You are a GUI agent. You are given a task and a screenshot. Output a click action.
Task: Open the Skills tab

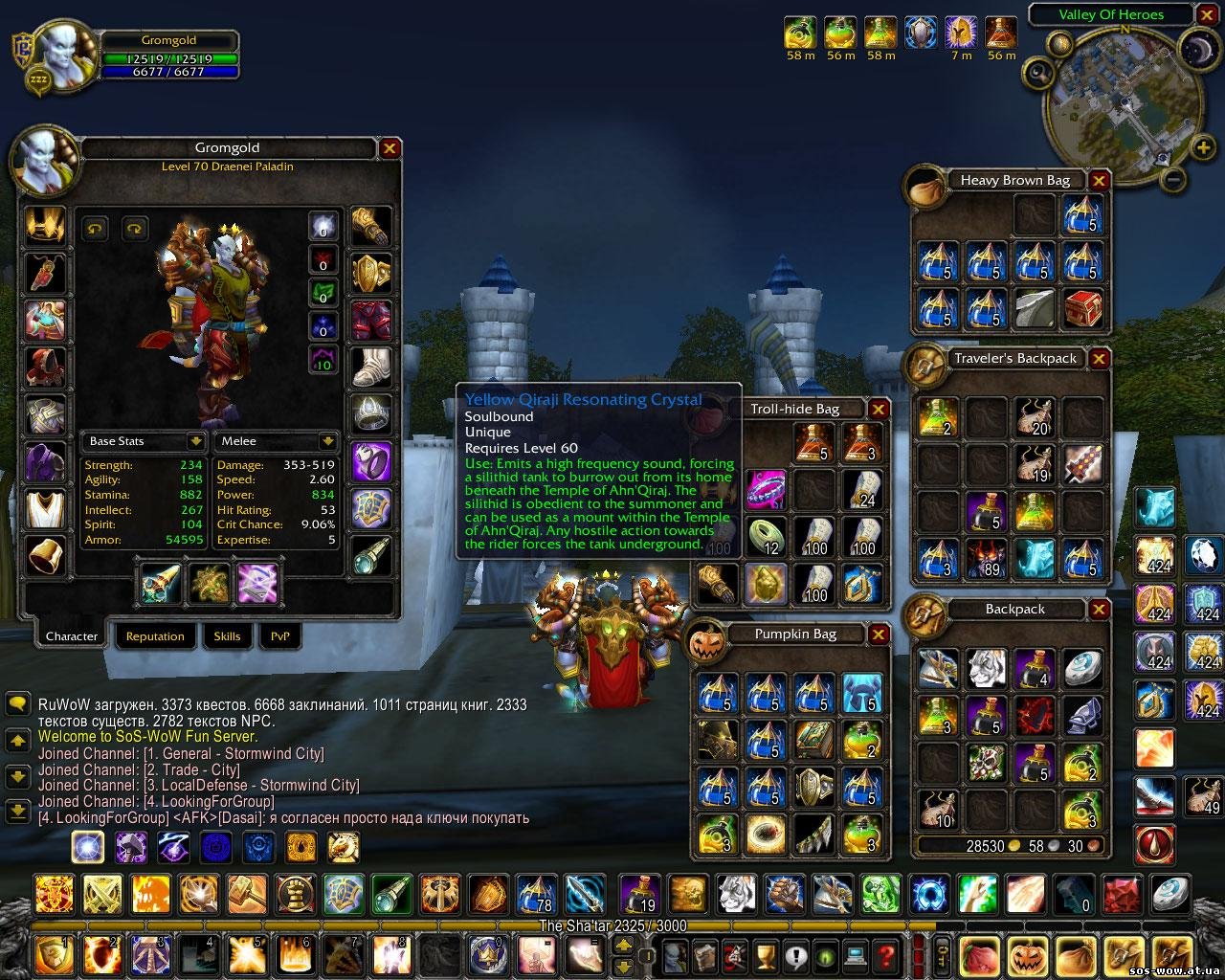tap(227, 636)
